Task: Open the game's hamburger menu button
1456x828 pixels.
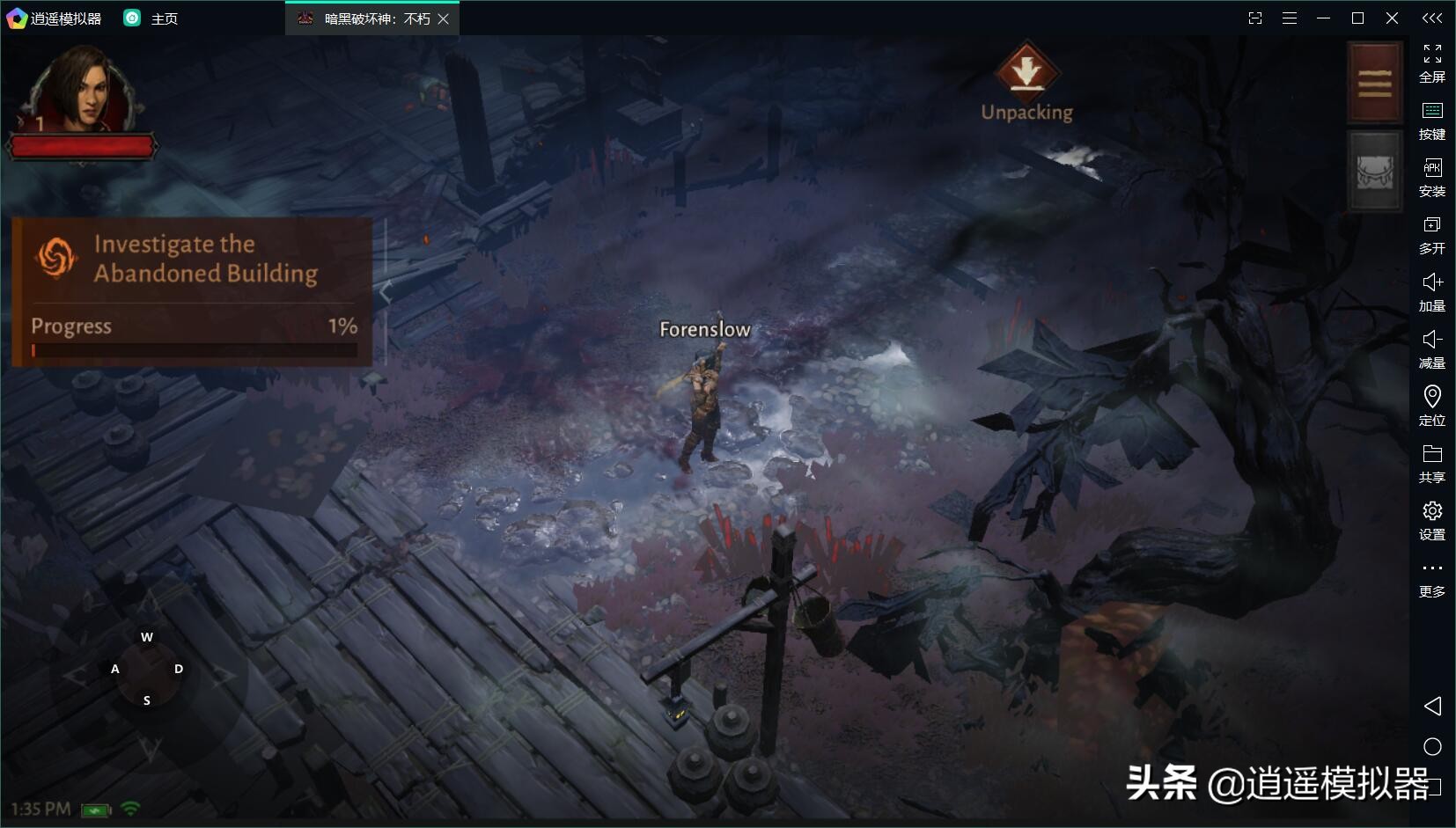Action: [x=1374, y=83]
